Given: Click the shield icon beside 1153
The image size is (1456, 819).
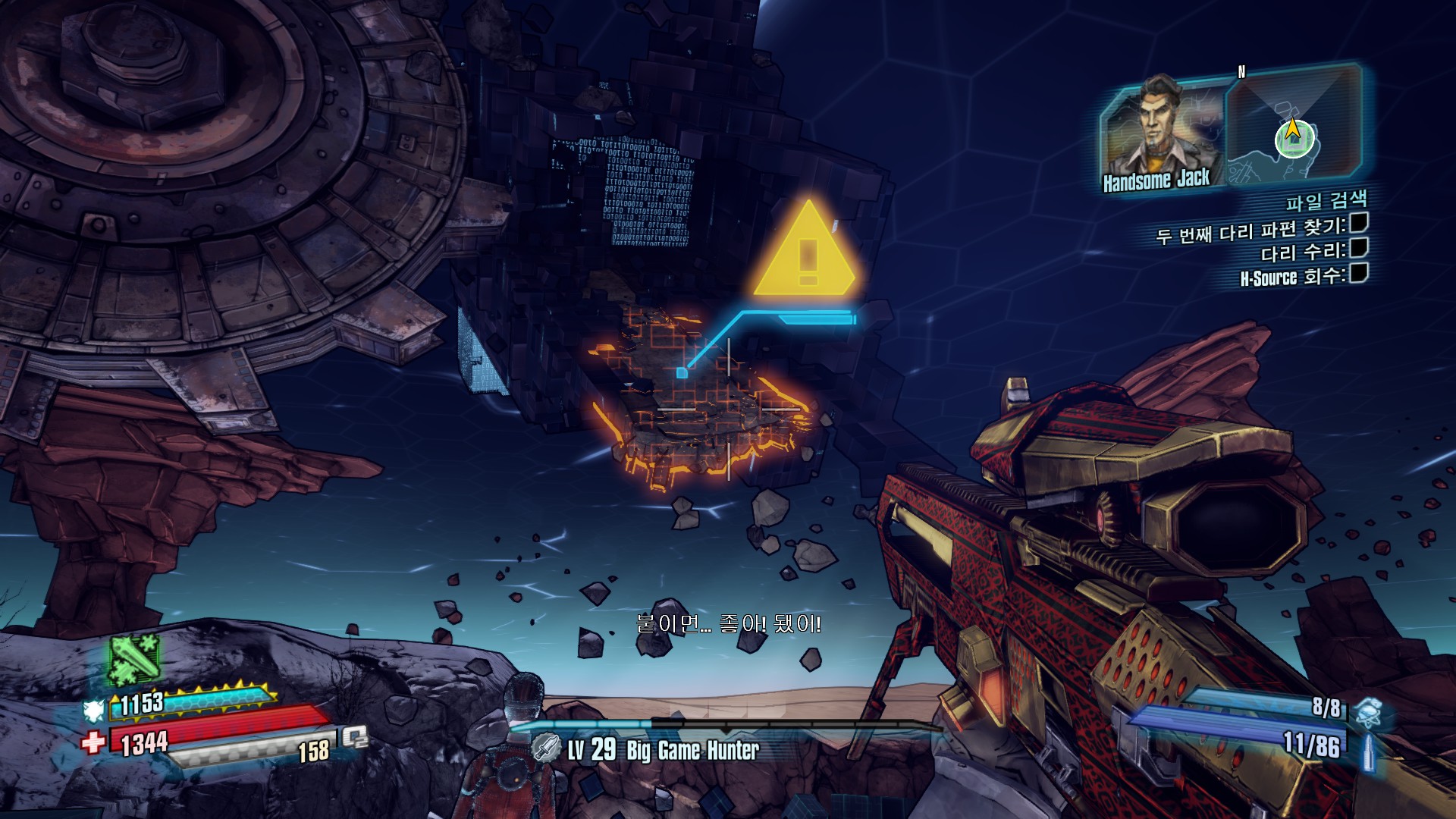Looking at the screenshot, I should tap(94, 710).
